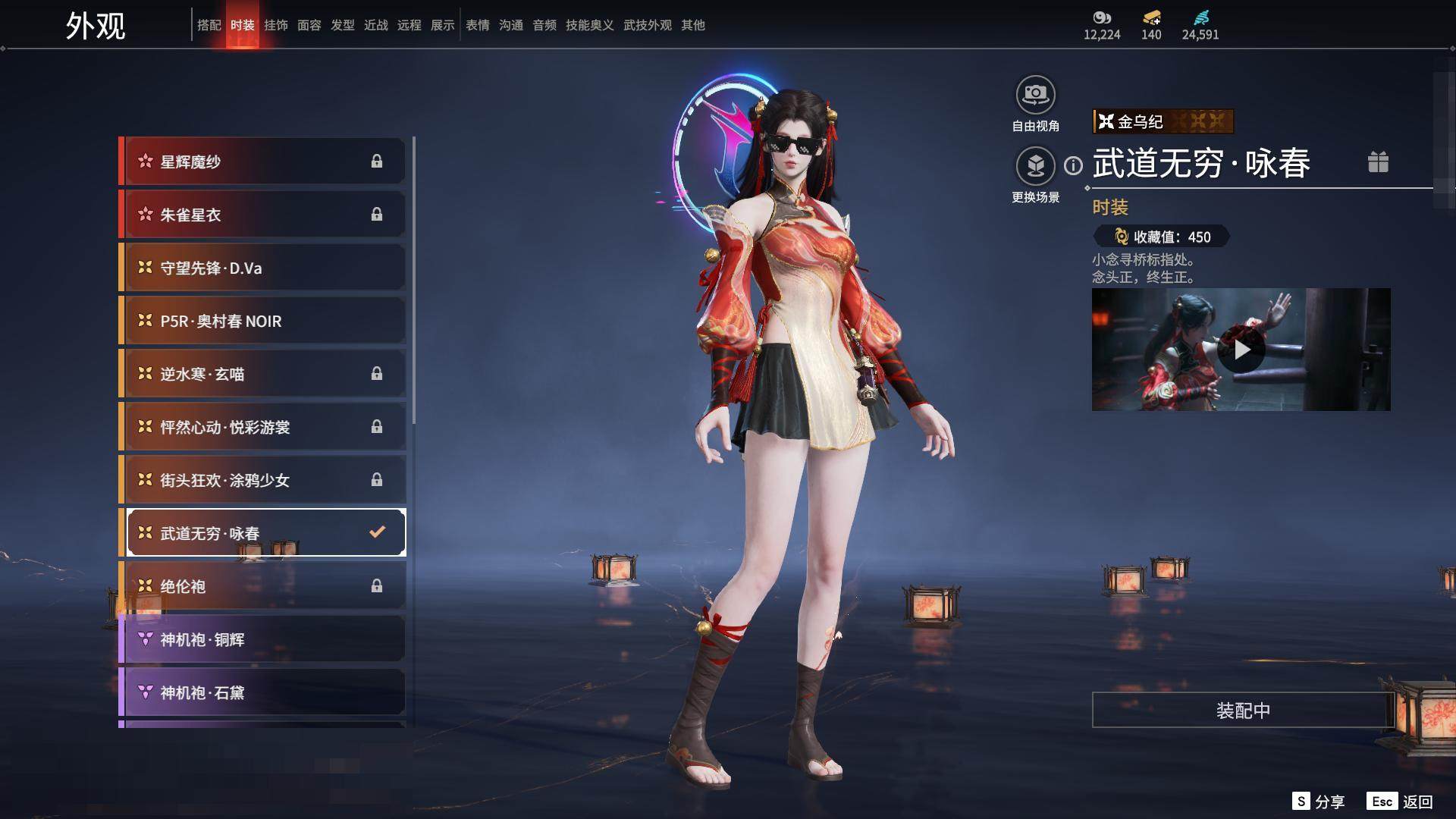Click the gift icon beside the outfit name
The width and height of the screenshot is (1456, 819).
click(1378, 162)
